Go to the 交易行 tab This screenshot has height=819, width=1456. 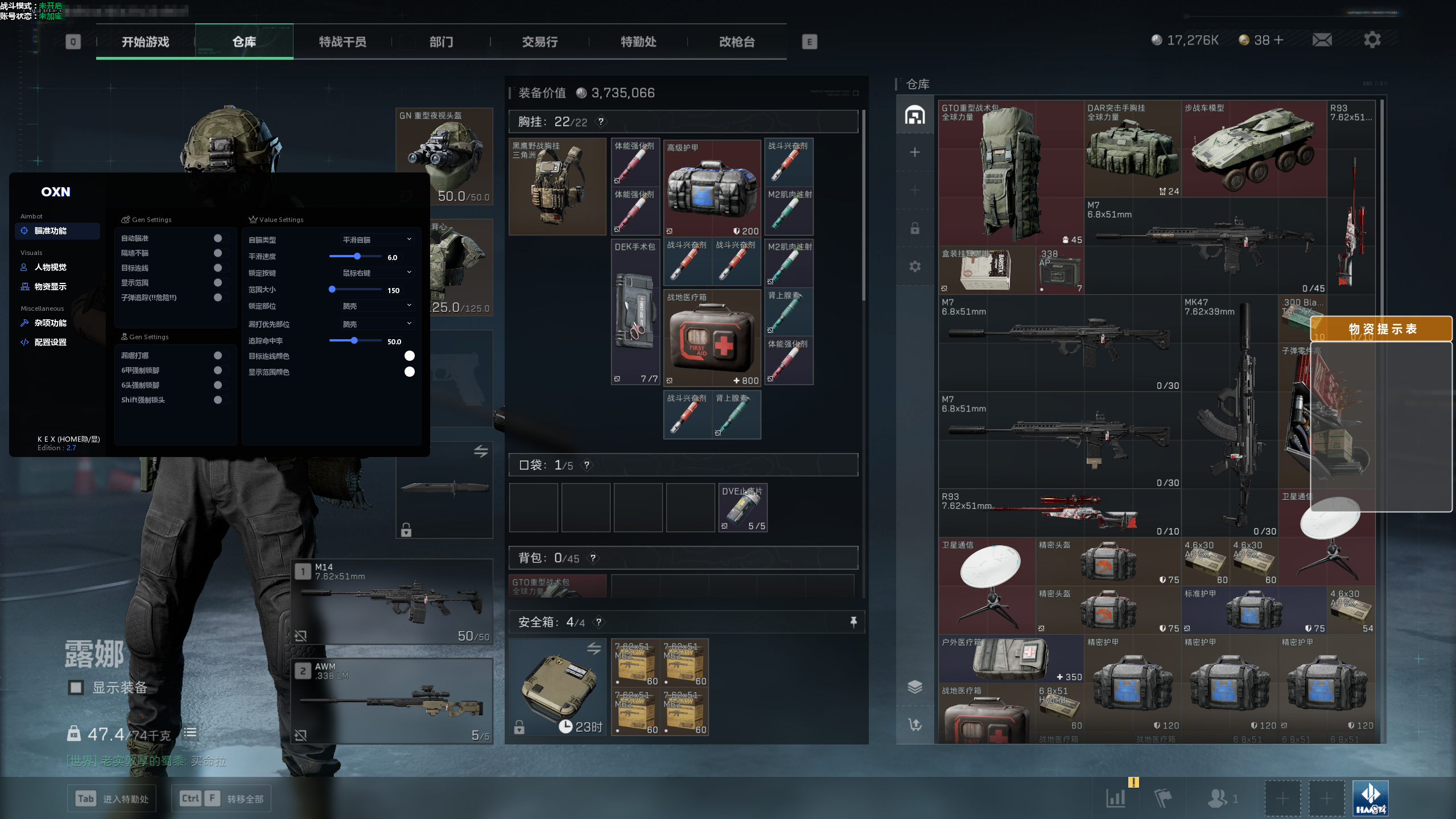click(539, 42)
